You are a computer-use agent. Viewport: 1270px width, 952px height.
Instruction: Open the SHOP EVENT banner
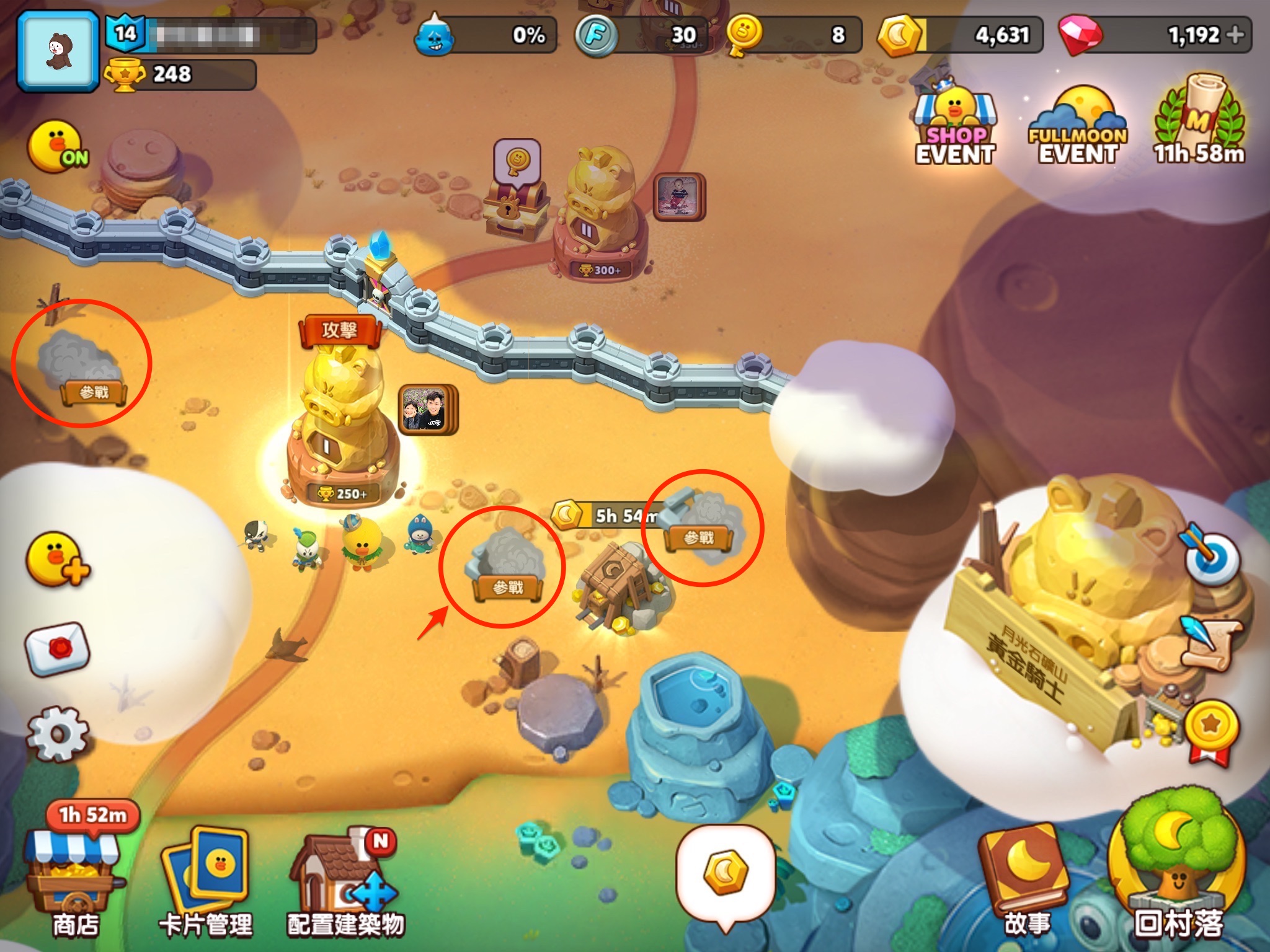click(x=955, y=127)
